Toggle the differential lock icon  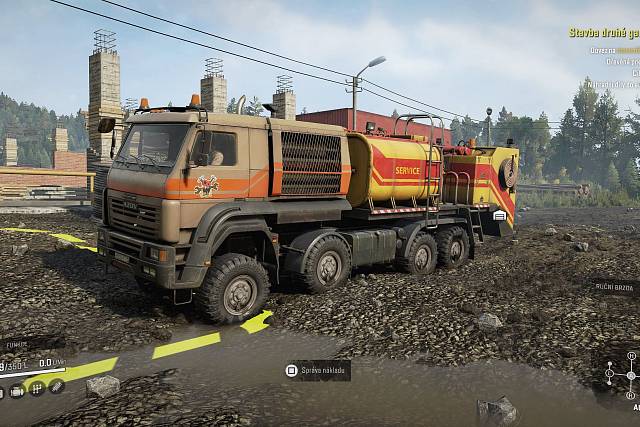tap(56, 387)
